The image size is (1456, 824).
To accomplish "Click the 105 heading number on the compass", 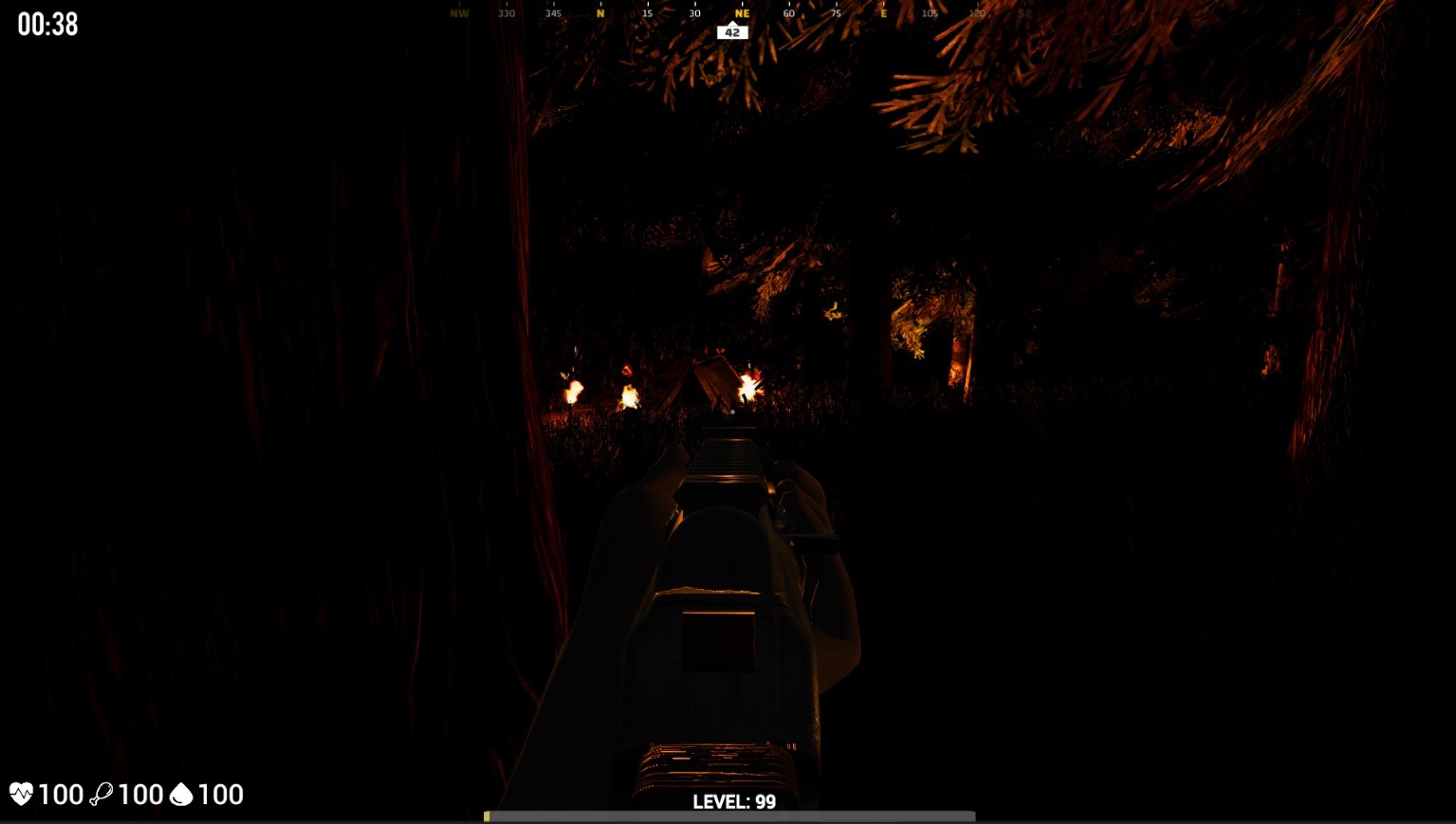I will click(x=931, y=14).
